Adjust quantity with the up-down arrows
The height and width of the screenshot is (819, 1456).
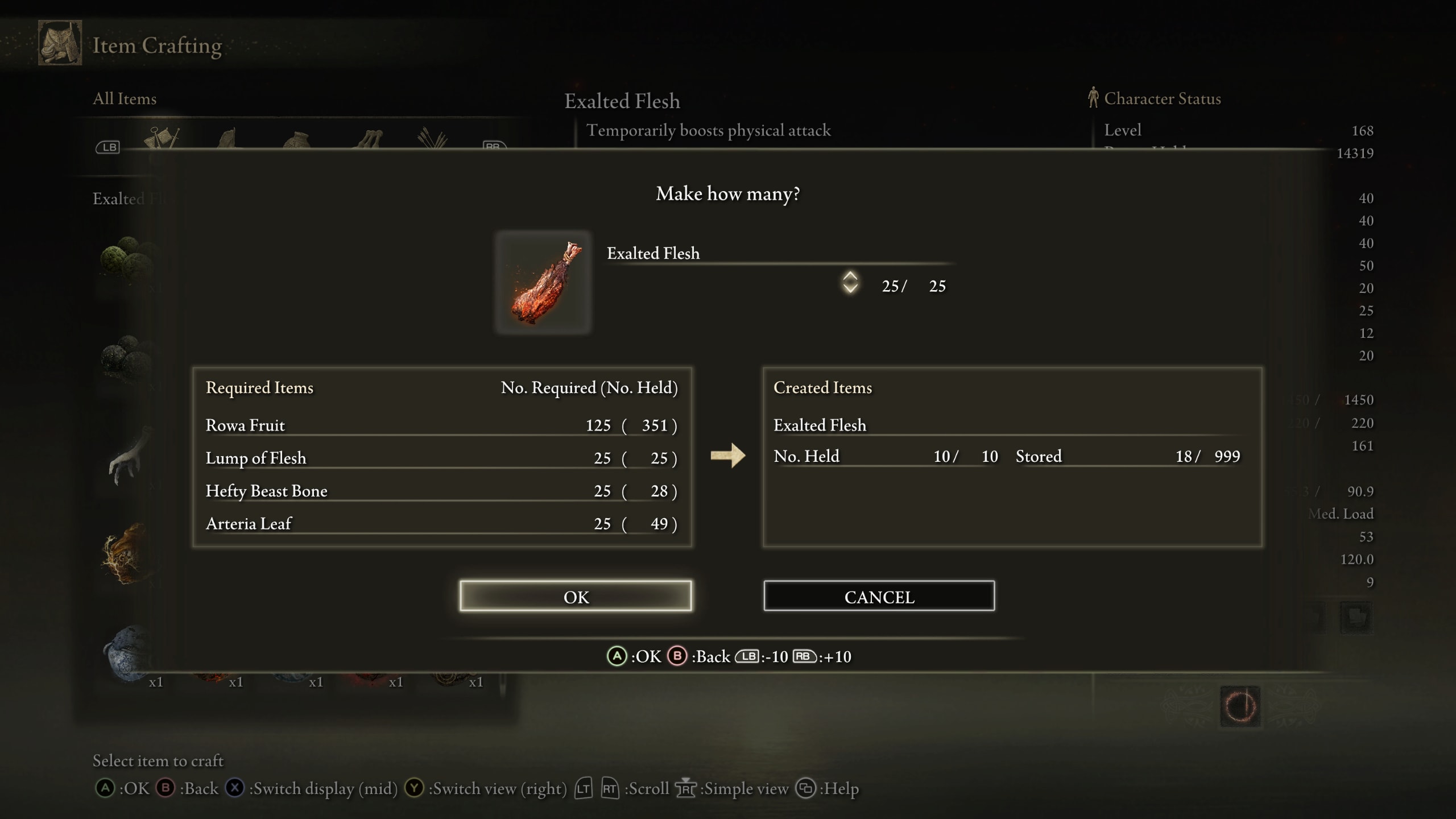pyautogui.click(x=850, y=282)
